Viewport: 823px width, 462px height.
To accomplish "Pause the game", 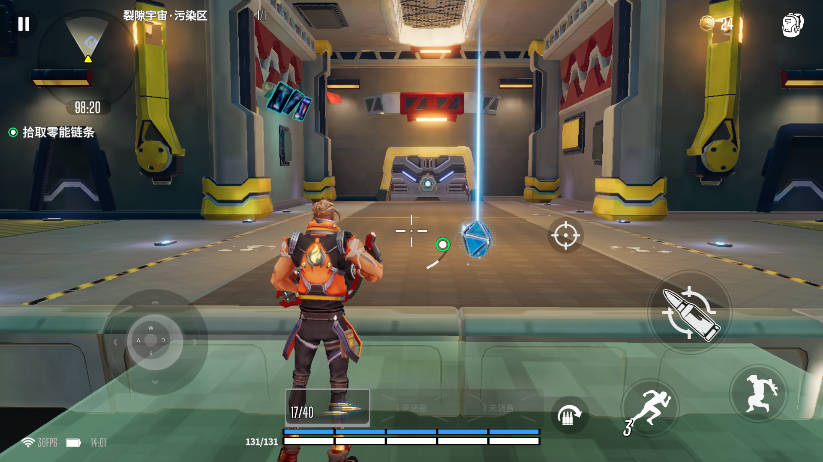I will 24,24.
